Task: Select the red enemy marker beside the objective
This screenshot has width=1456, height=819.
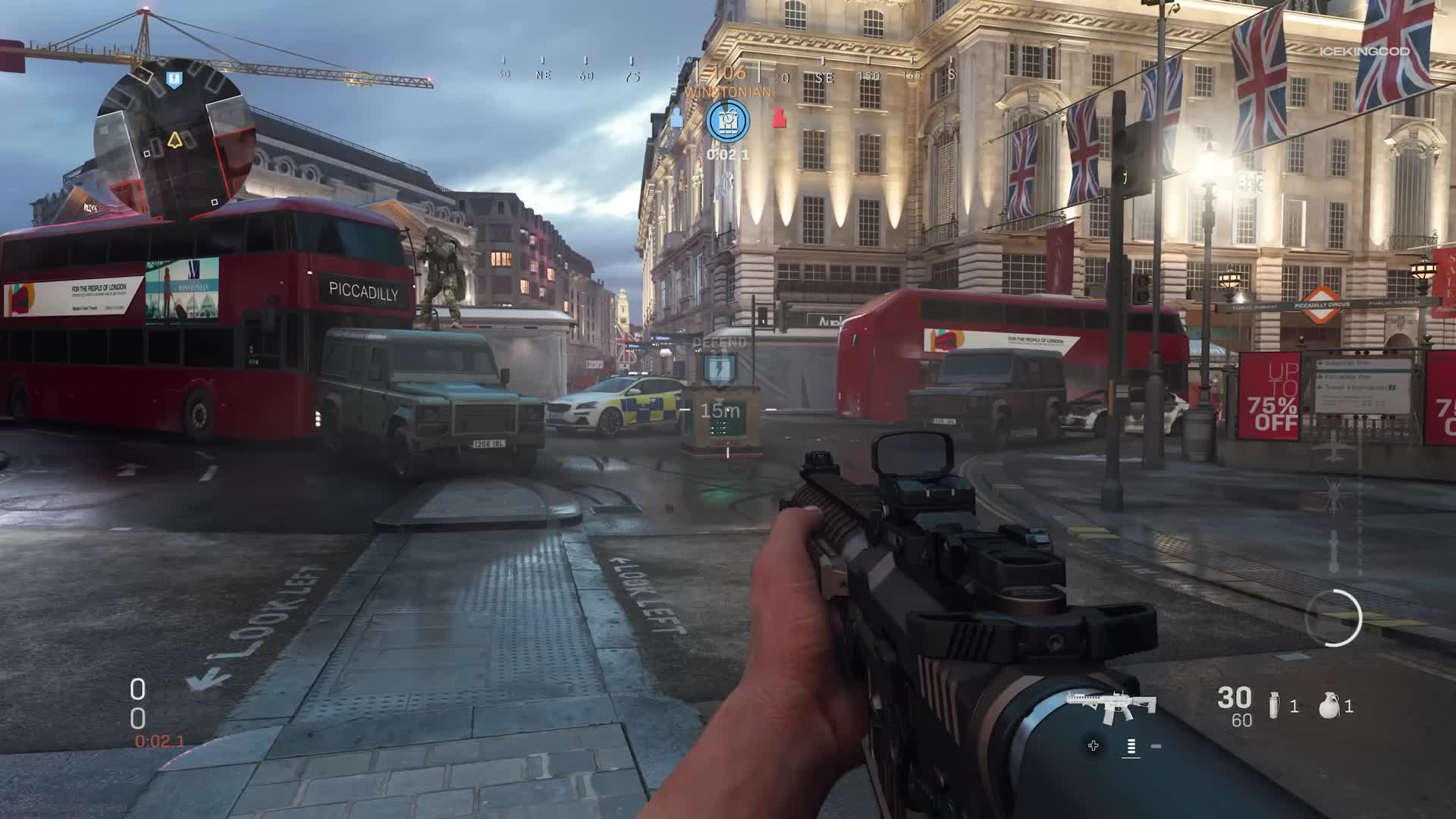Action: coord(780,117)
